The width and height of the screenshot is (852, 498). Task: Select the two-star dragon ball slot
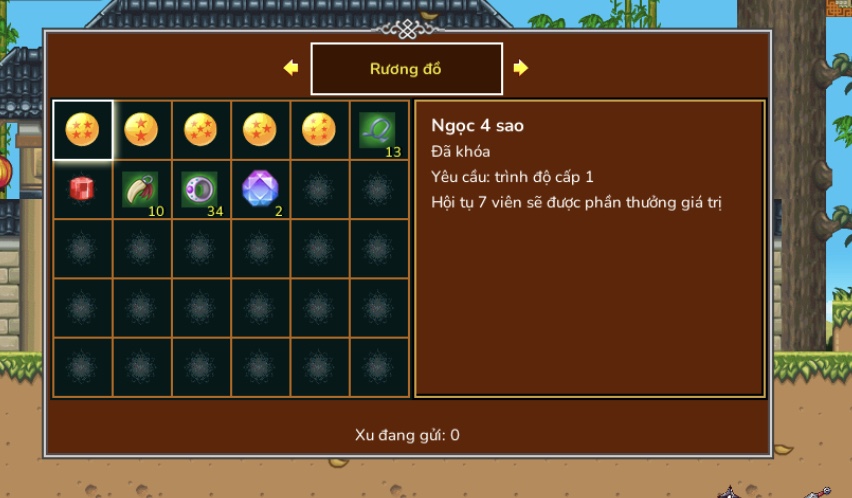pyautogui.click(x=141, y=129)
